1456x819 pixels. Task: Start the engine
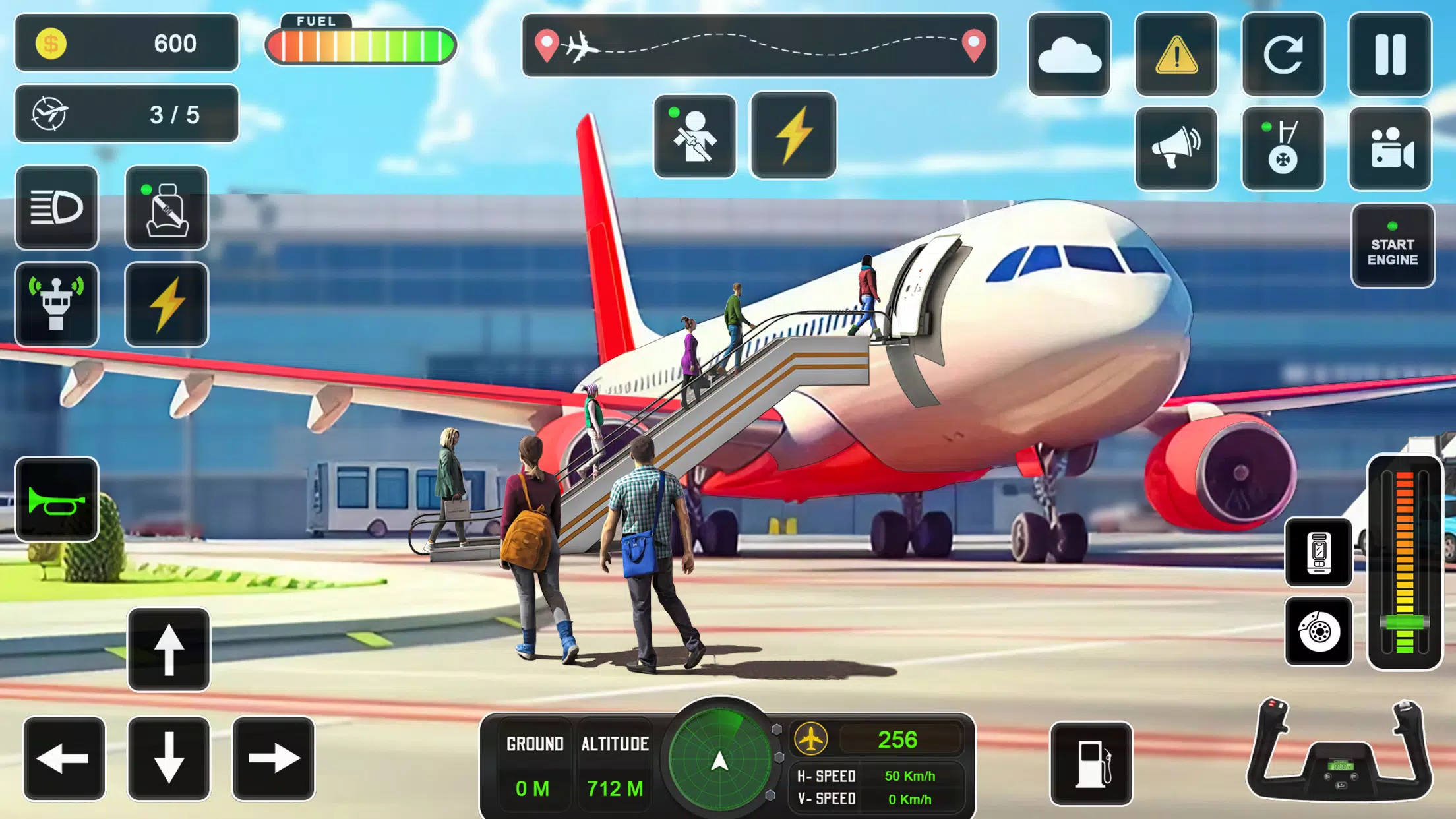point(1392,246)
